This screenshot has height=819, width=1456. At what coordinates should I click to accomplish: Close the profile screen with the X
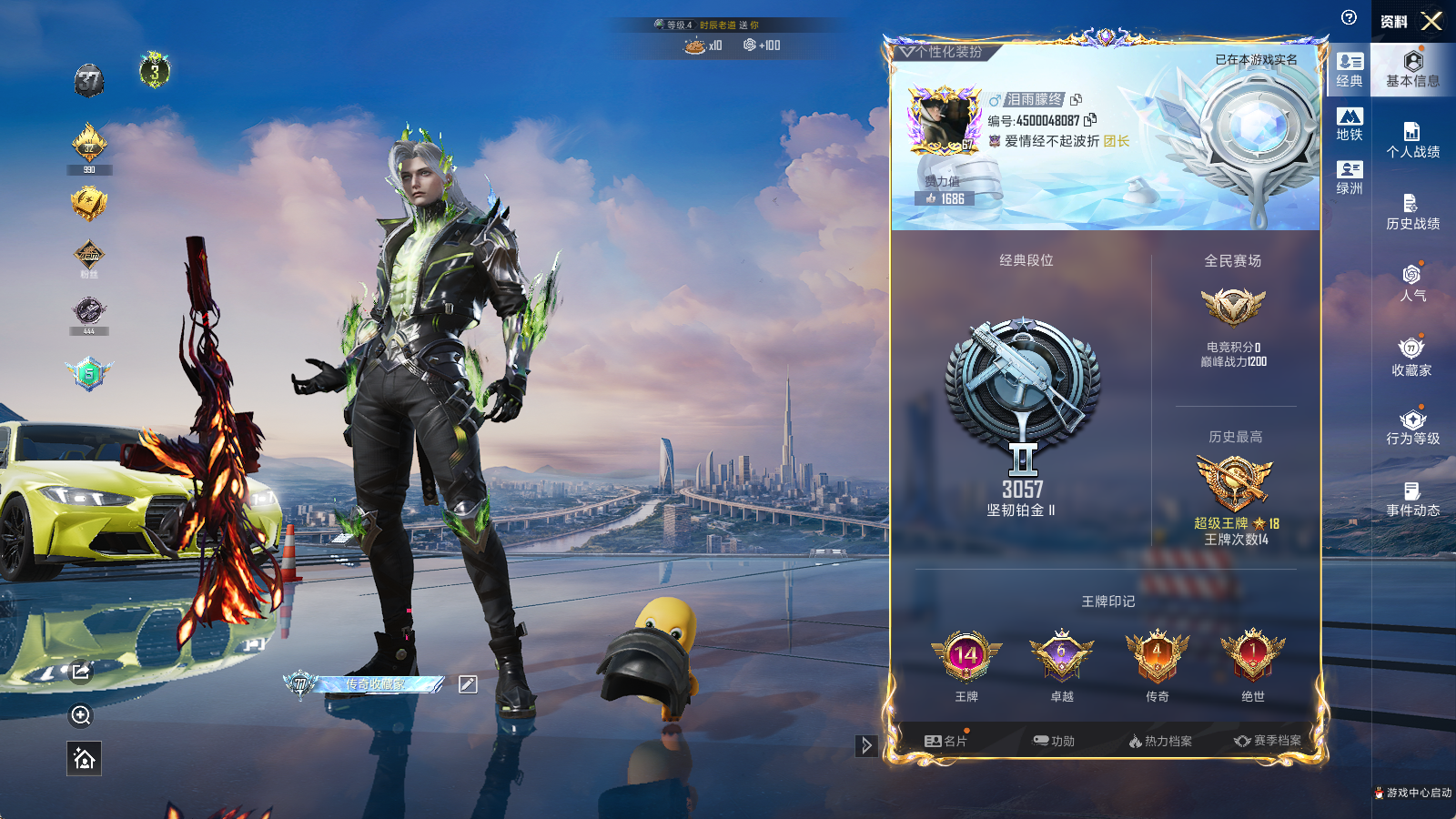[1431, 21]
